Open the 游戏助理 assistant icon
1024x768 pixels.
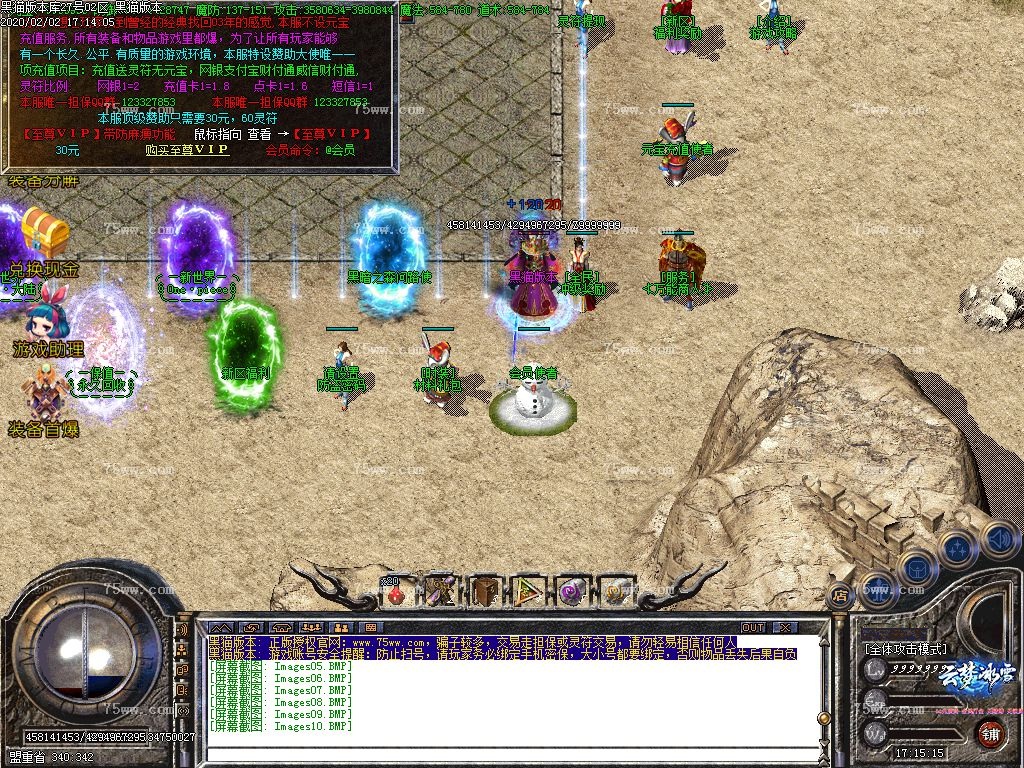click(x=41, y=319)
